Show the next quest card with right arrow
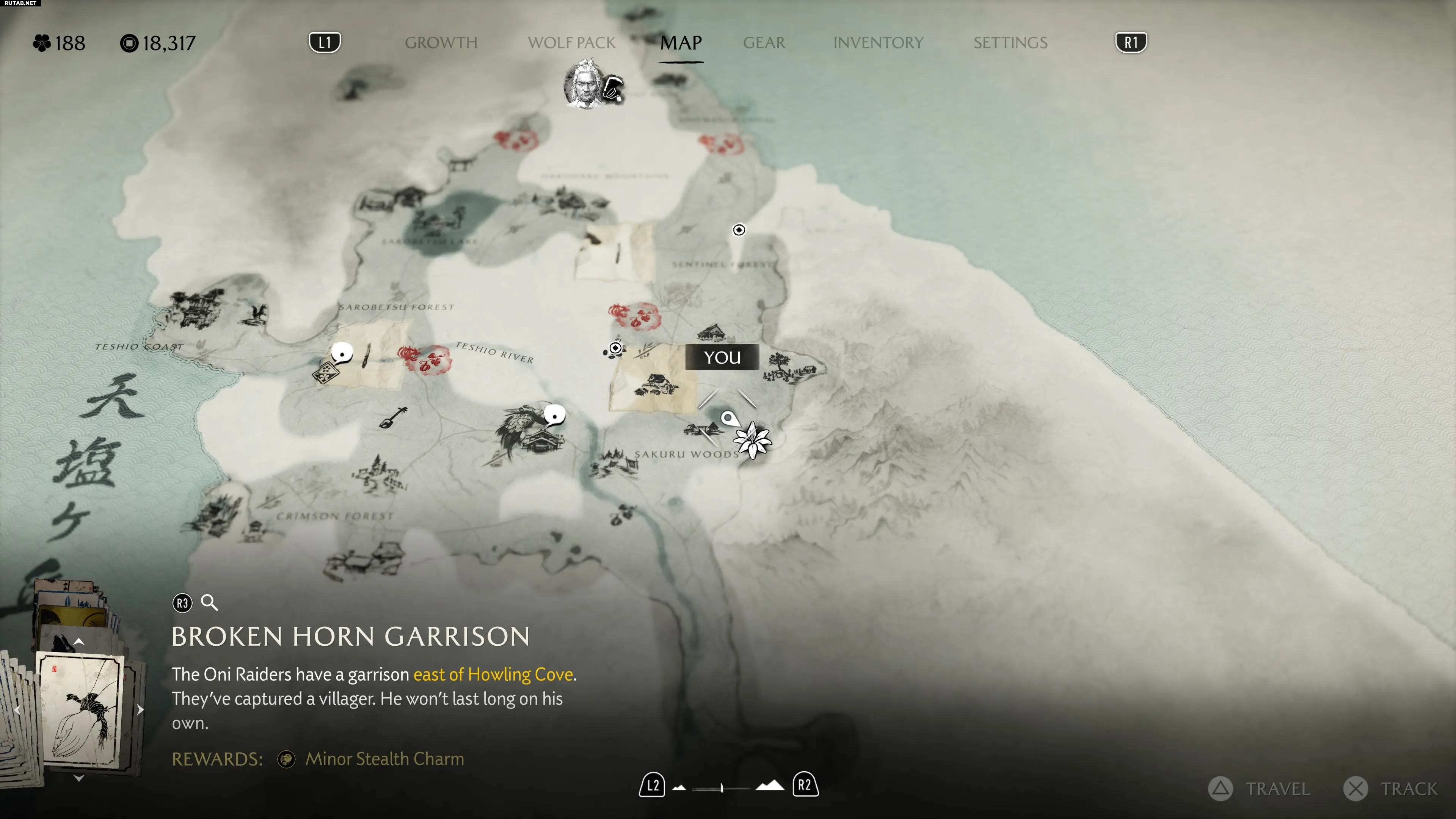 [x=140, y=710]
